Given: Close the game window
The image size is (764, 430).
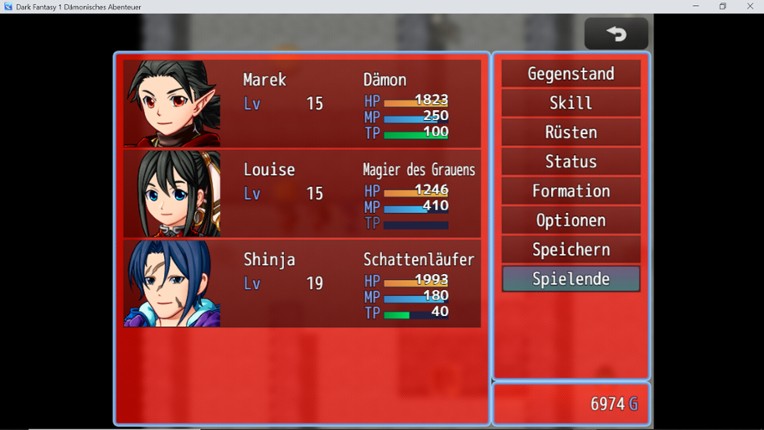Looking at the screenshot, I should pyautogui.click(x=750, y=7).
